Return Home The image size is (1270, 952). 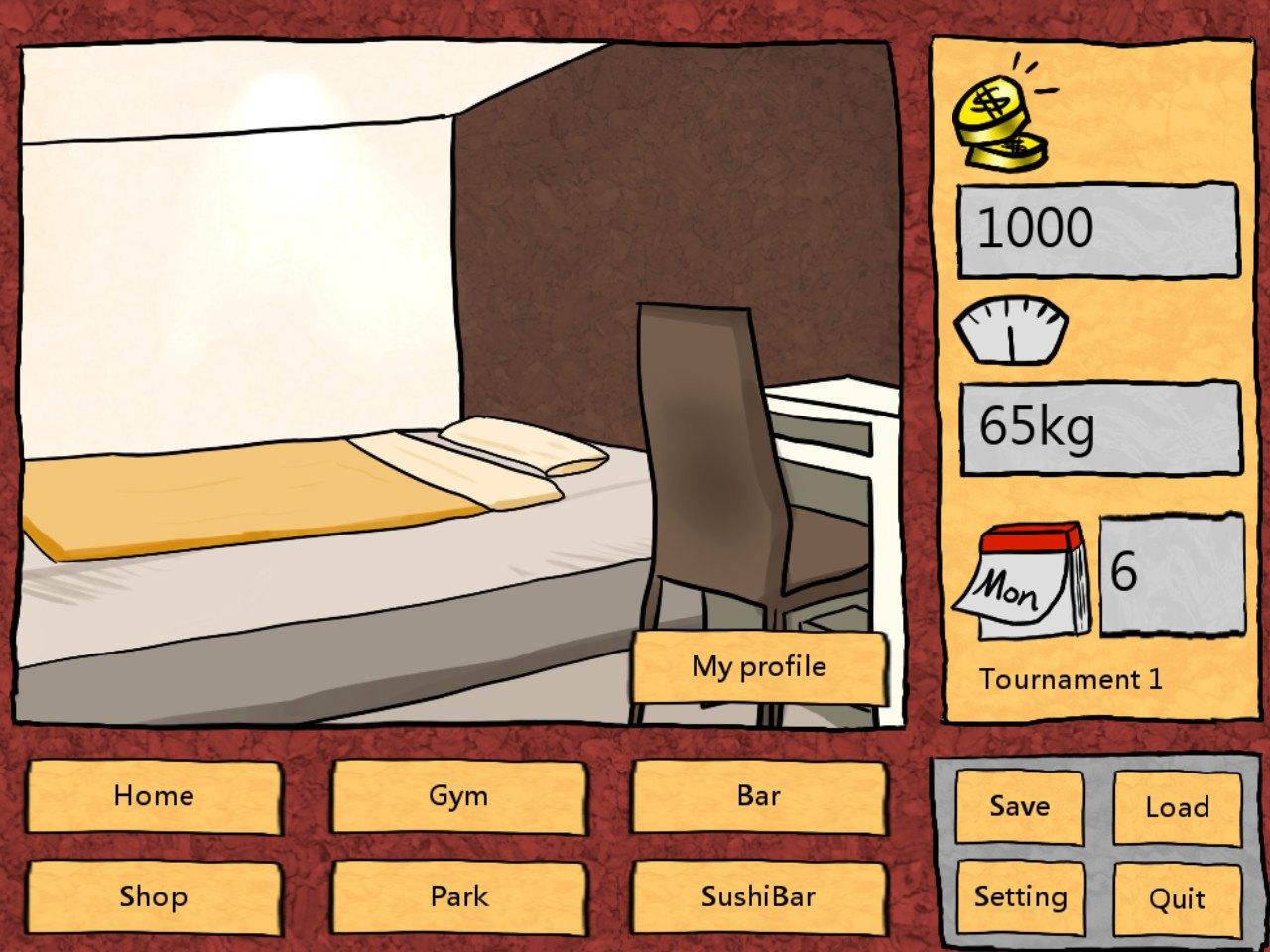pos(154,795)
